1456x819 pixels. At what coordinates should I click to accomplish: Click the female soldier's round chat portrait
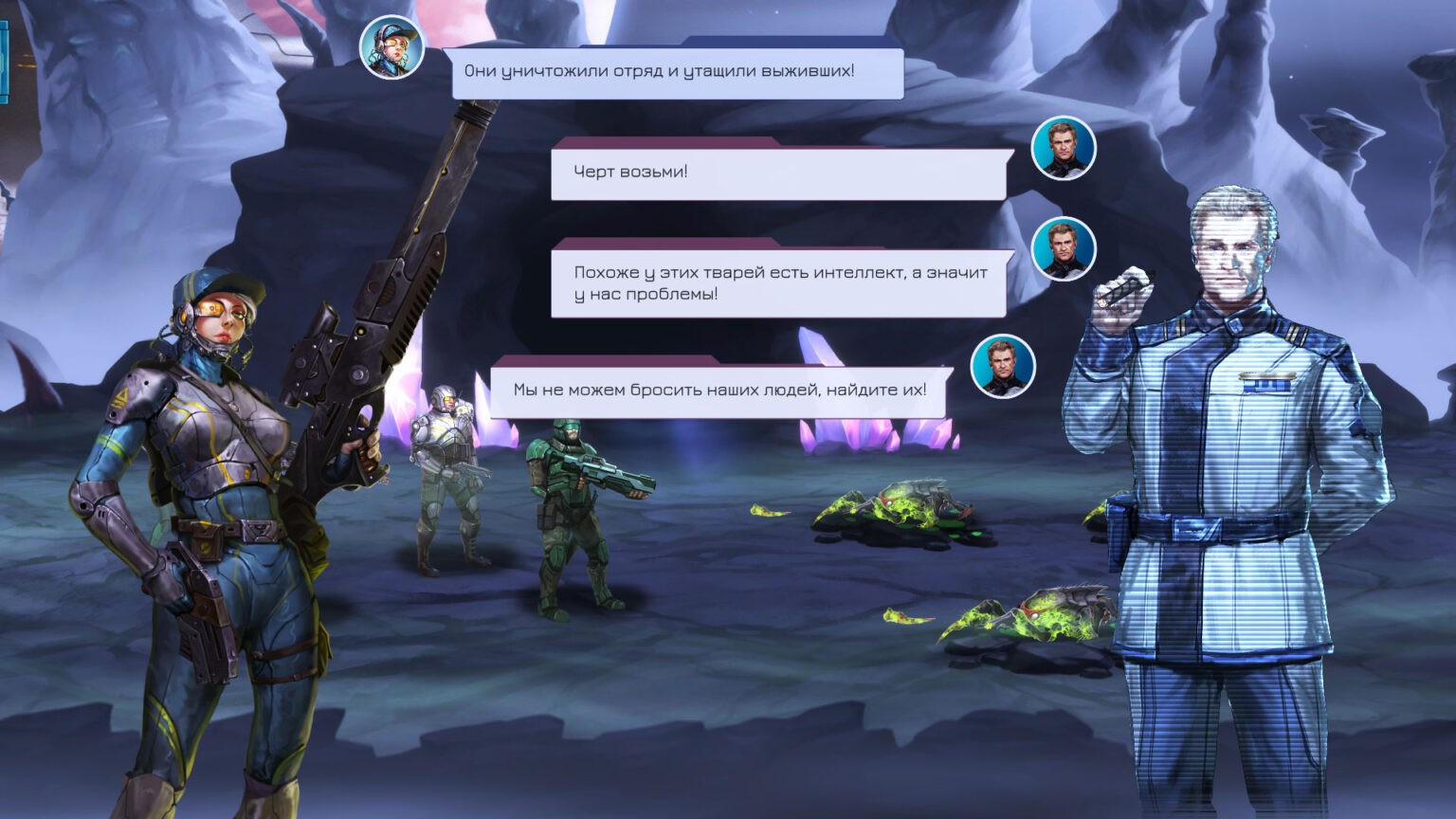[391, 47]
